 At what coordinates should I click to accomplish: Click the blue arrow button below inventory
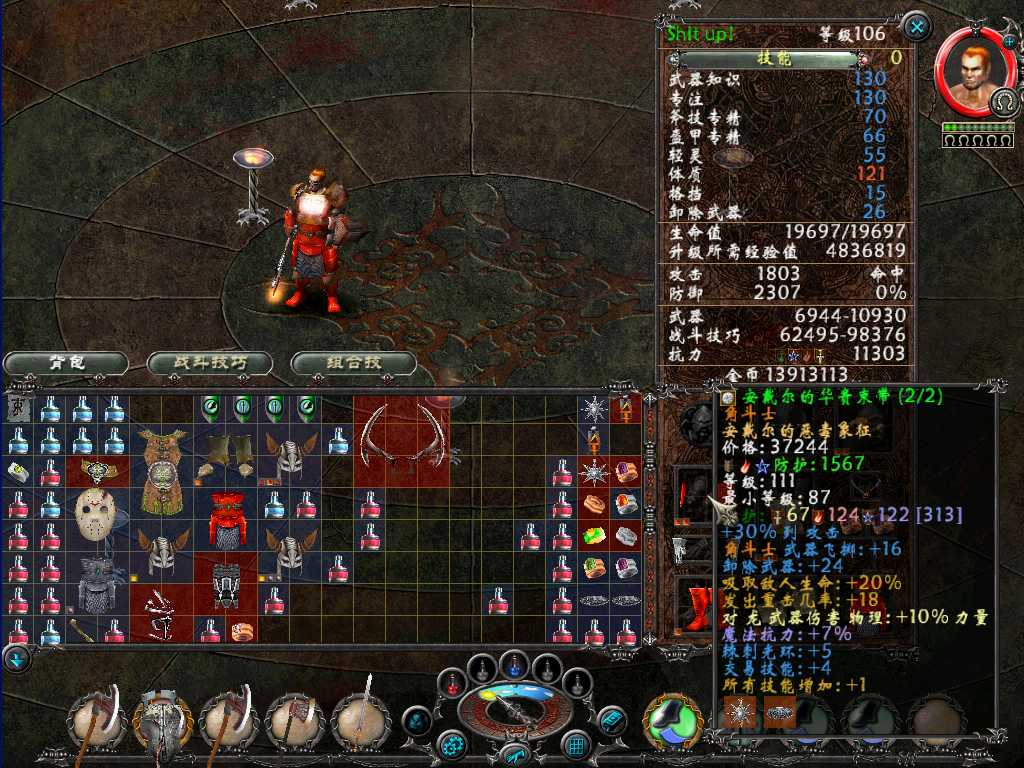pos(17,659)
